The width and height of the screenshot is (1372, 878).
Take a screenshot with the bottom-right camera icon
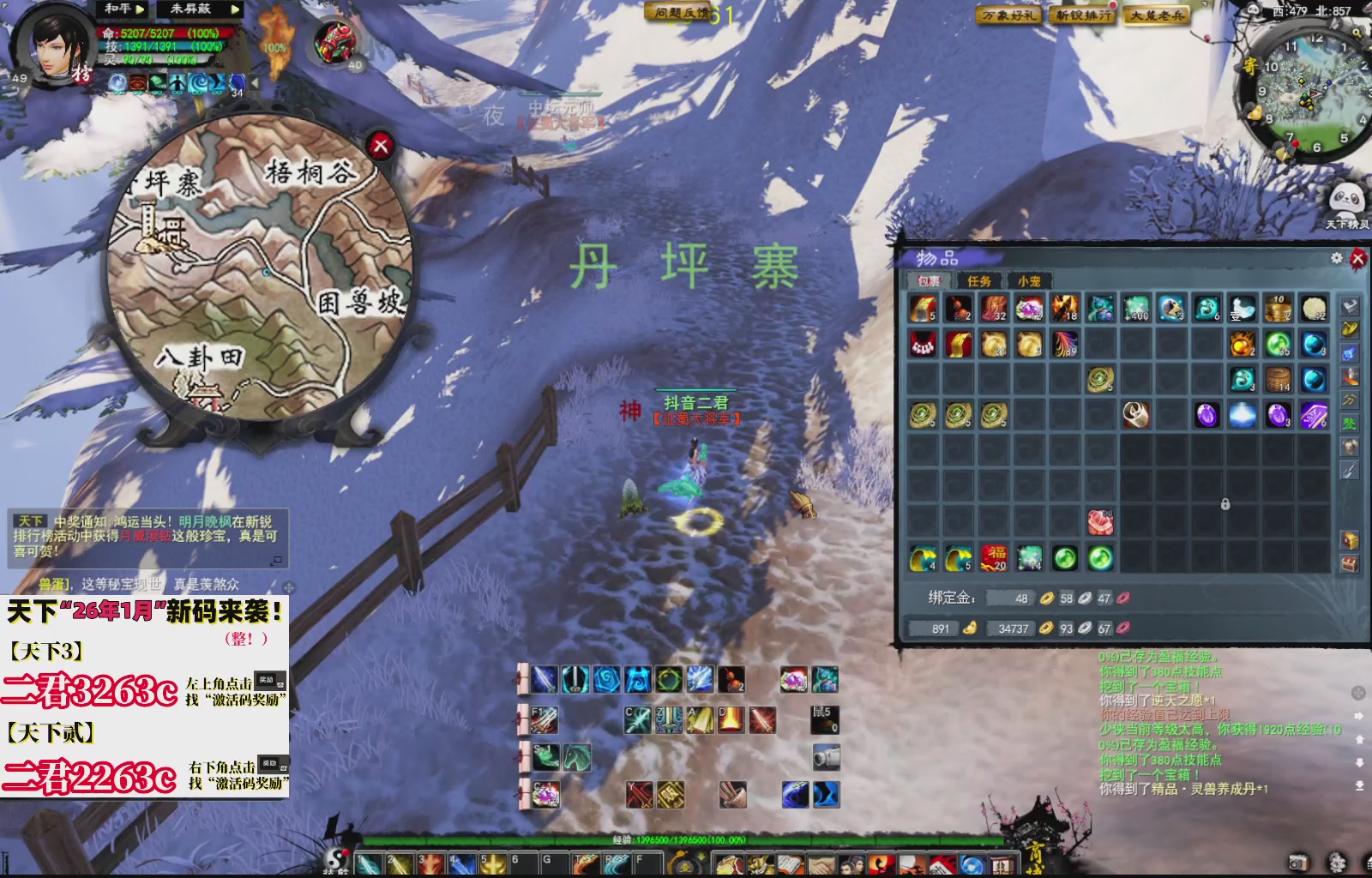pyautogui.click(x=1298, y=863)
